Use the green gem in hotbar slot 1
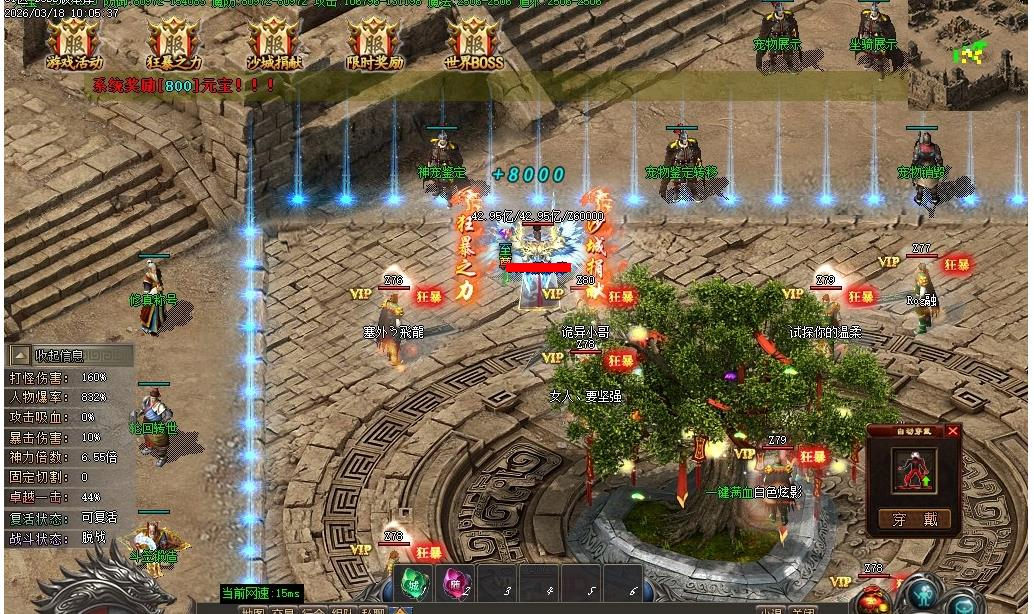The image size is (1034, 614). pos(413,584)
